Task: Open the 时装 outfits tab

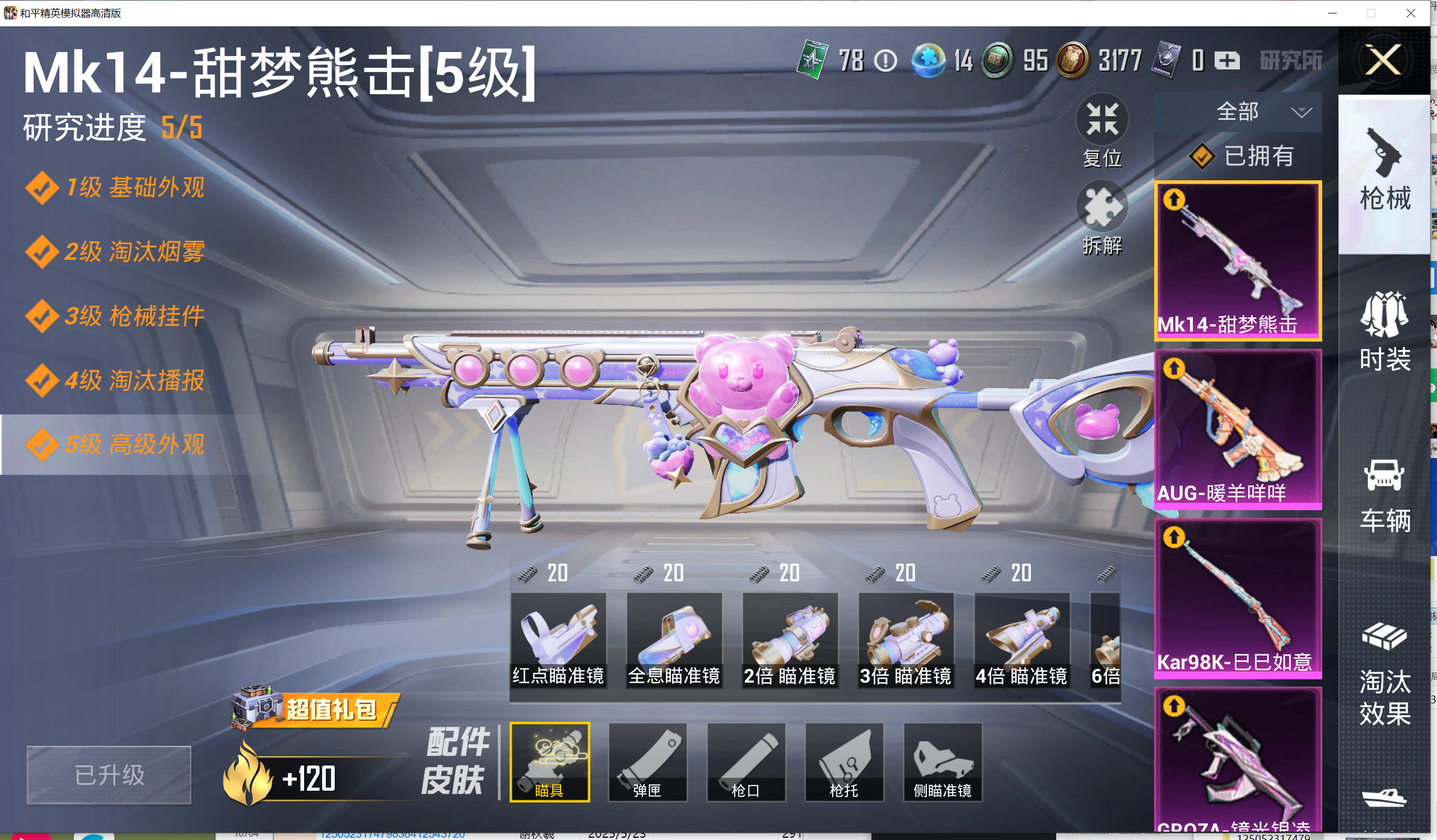Action: tap(1385, 332)
